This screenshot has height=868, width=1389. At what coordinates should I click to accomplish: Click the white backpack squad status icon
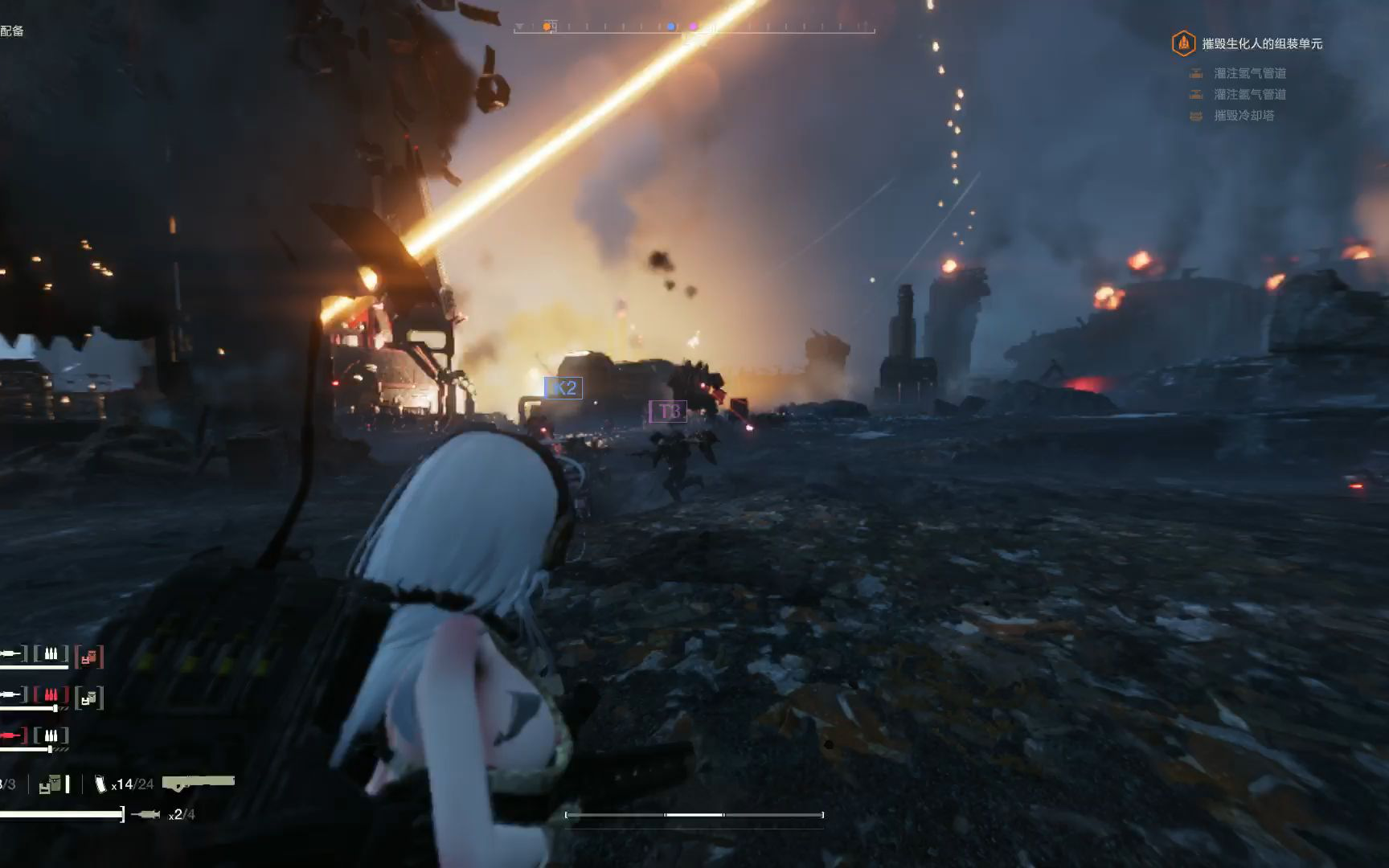coord(89,699)
